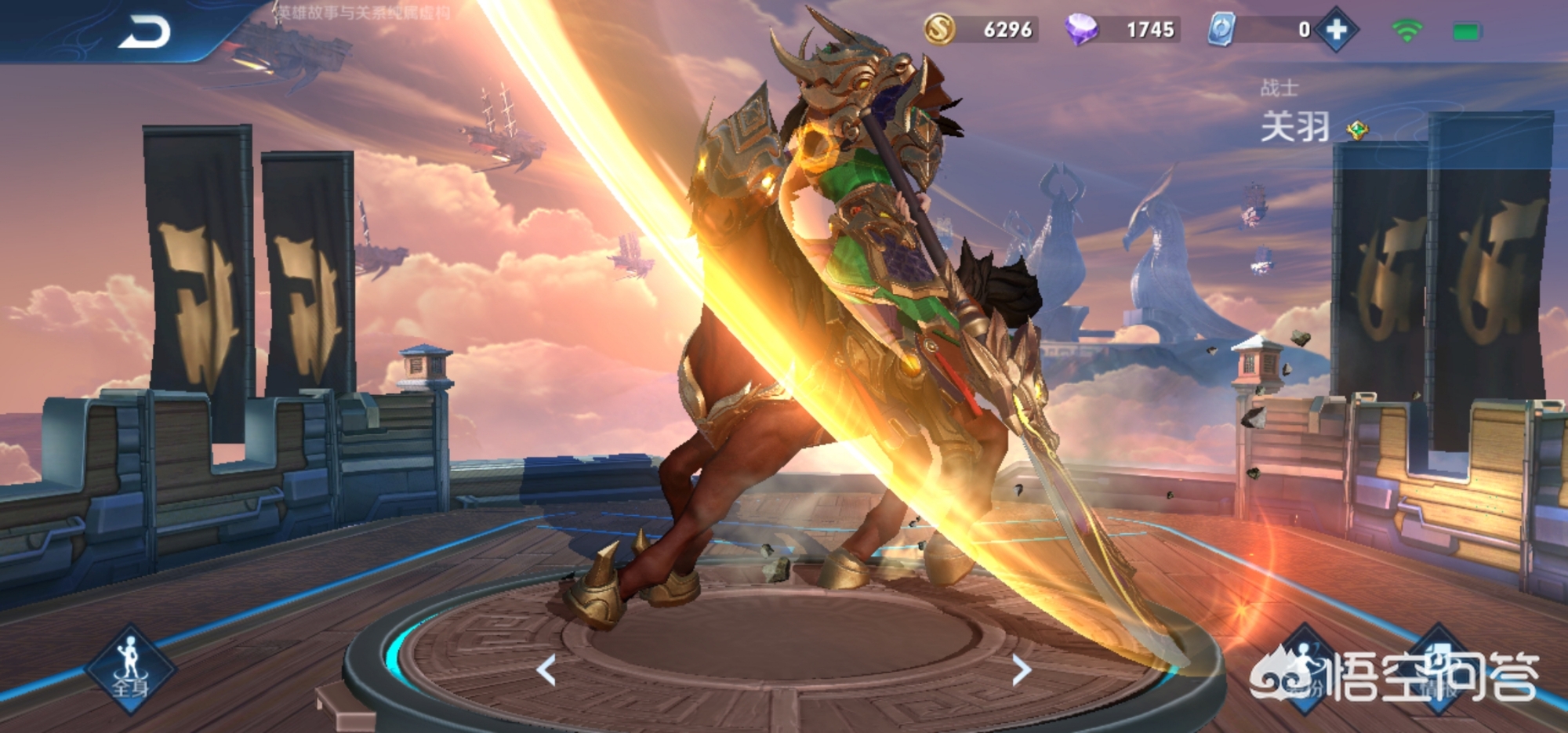Open the 全身 full-body view
This screenshot has height=733, width=1568.
(130, 669)
